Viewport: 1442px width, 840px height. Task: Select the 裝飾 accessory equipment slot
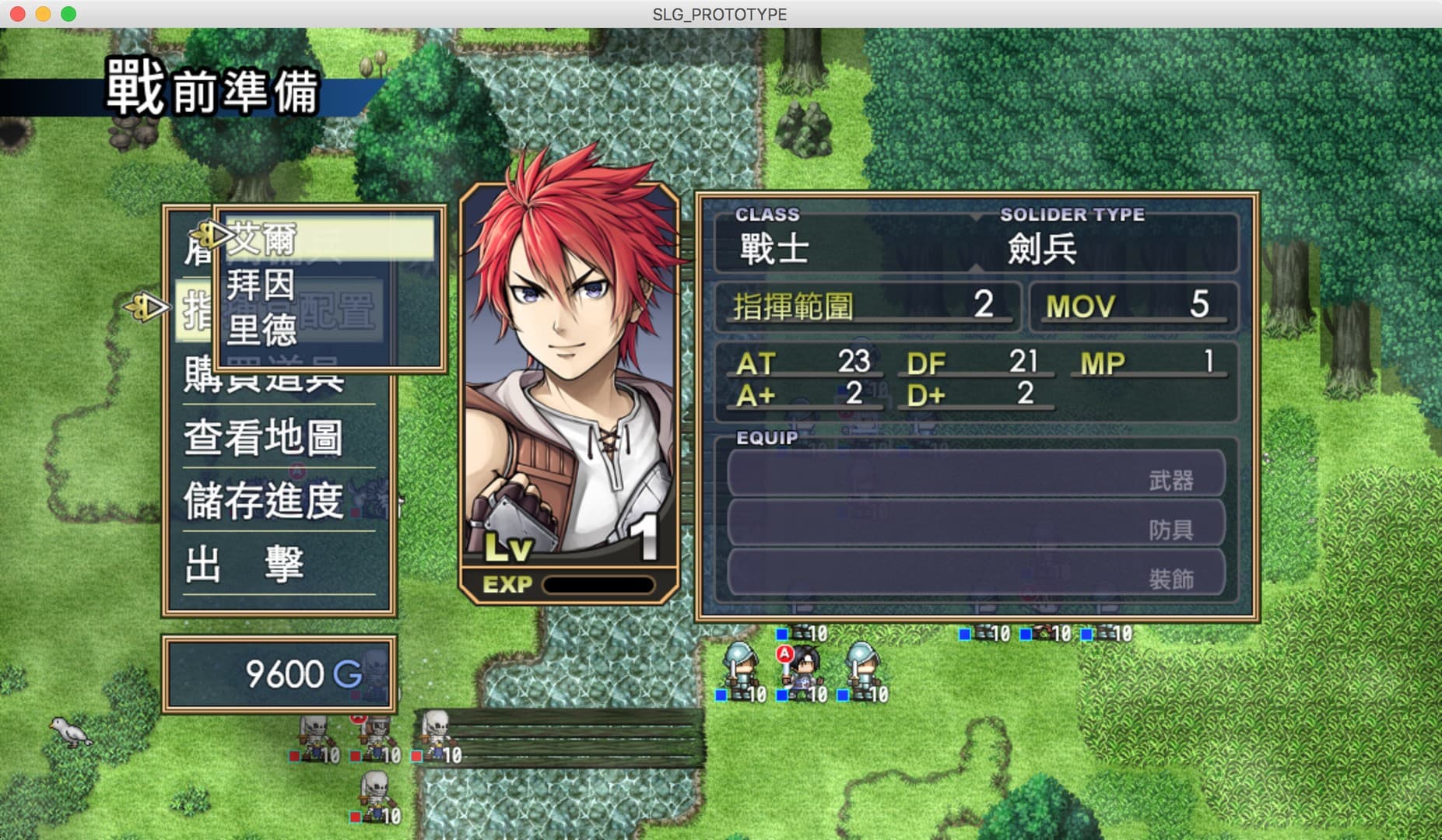pos(976,574)
